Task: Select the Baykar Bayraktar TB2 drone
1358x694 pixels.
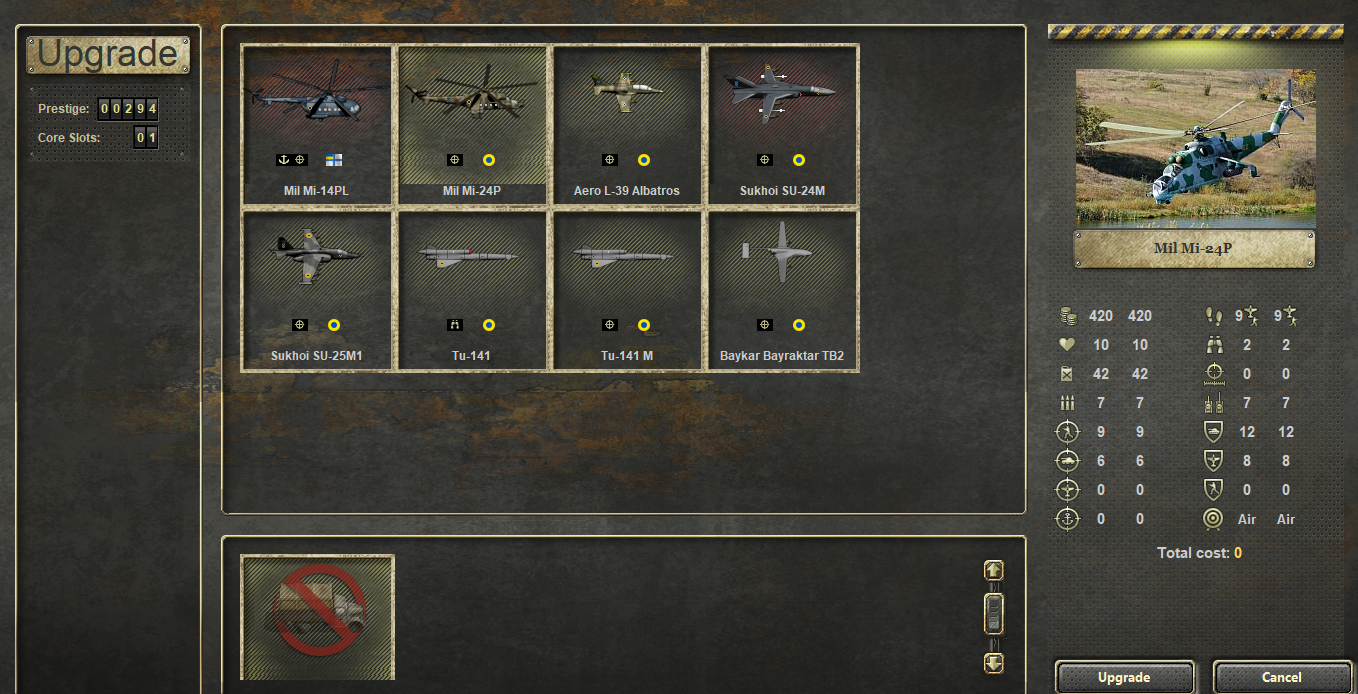Action: [782, 290]
